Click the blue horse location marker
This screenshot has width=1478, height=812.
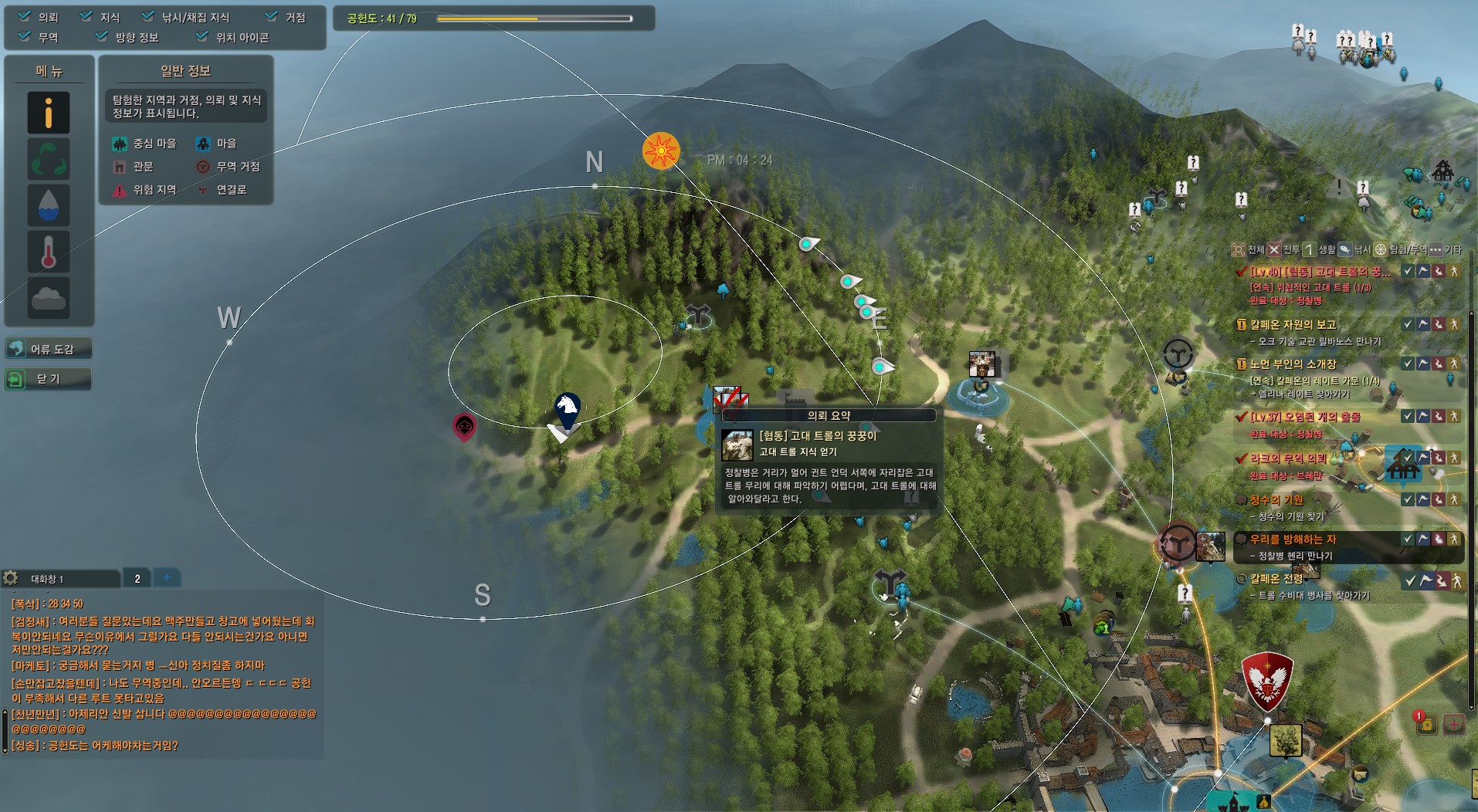click(x=567, y=409)
